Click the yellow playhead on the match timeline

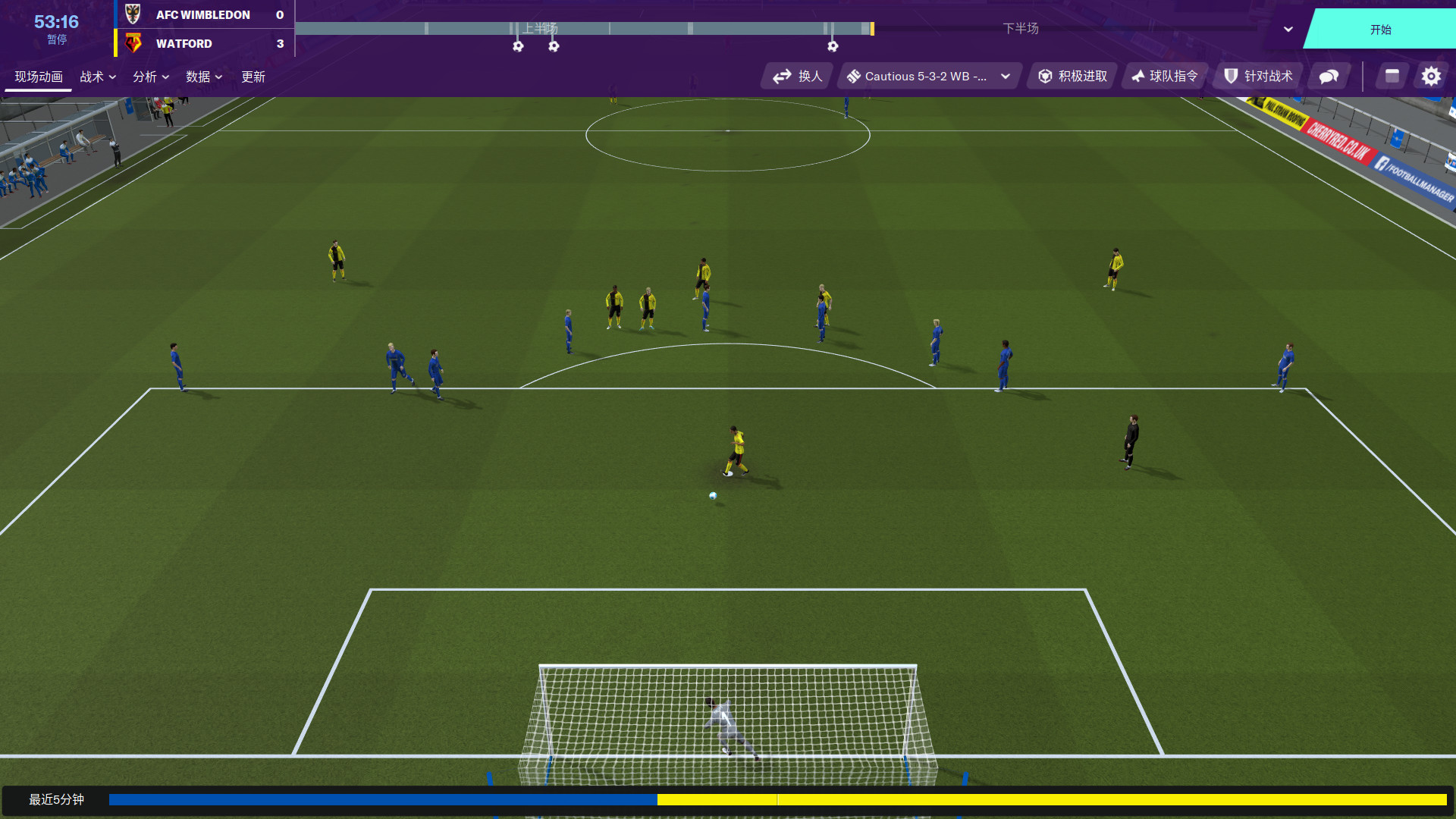coord(874,28)
